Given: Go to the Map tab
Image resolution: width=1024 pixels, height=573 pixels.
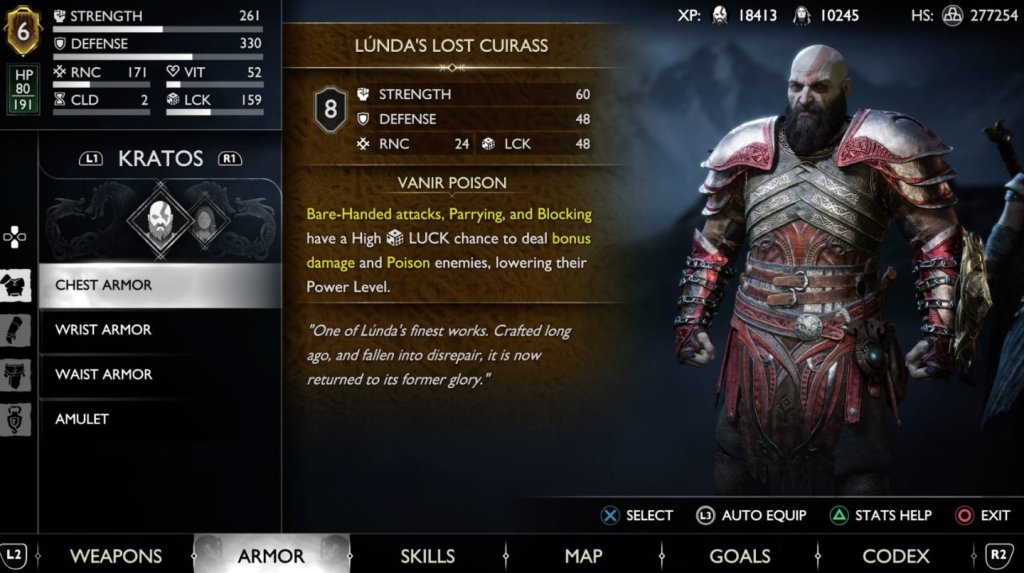Looking at the screenshot, I should pyautogui.click(x=583, y=556).
